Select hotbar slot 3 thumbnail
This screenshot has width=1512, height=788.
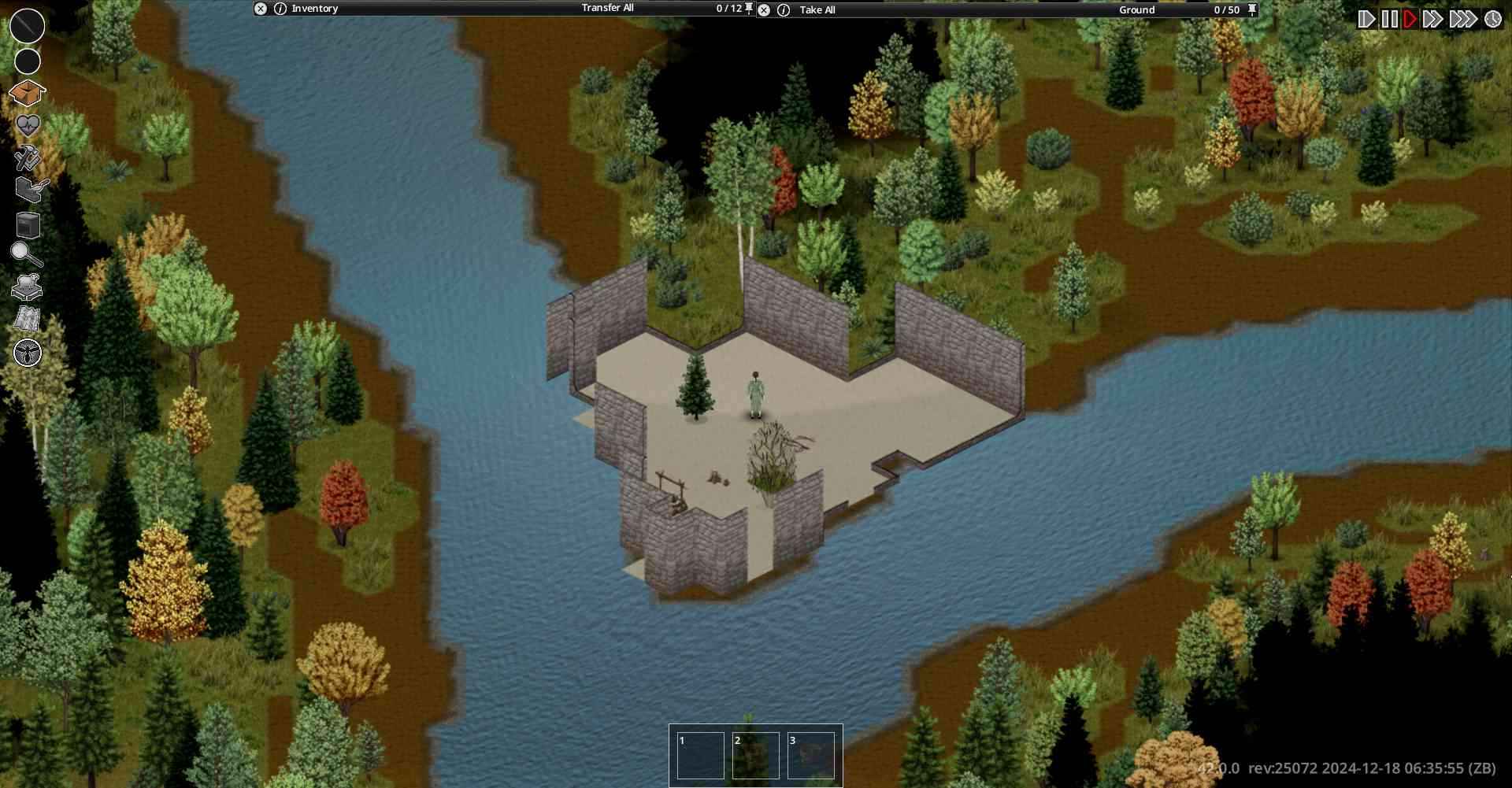[813, 754]
